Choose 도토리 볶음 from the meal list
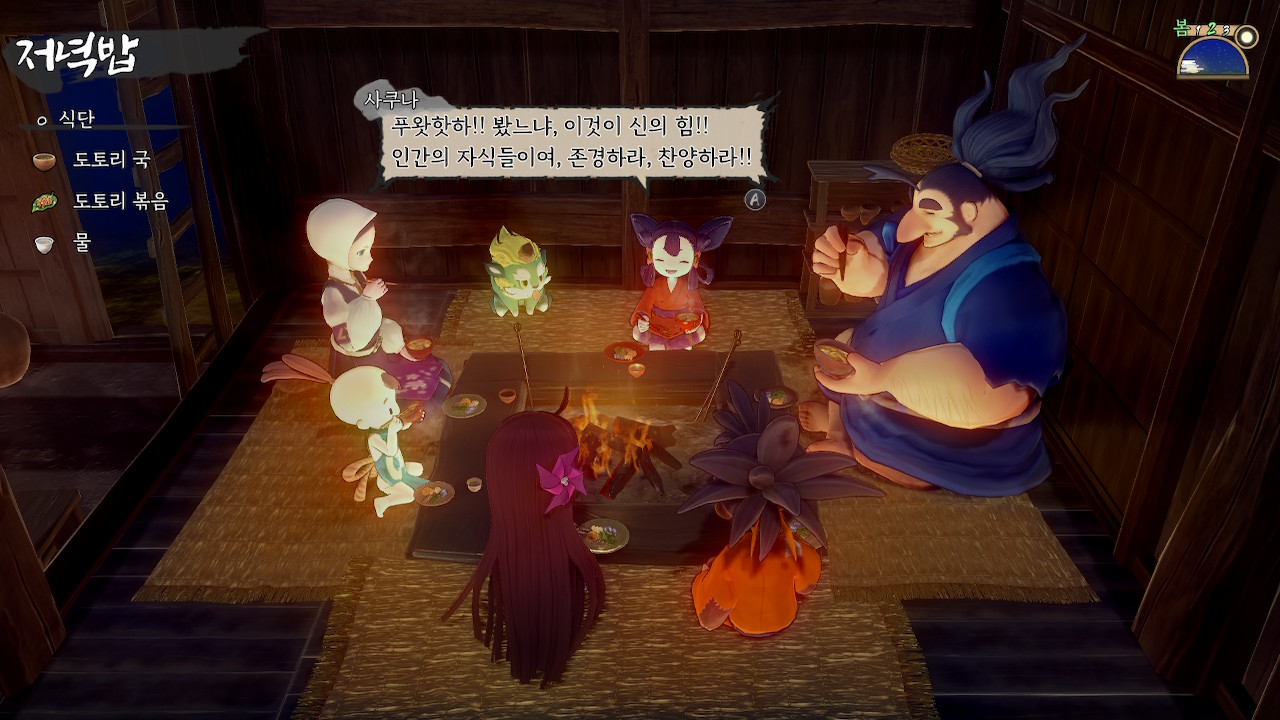Screen dimensions: 1280x720 click(x=120, y=202)
